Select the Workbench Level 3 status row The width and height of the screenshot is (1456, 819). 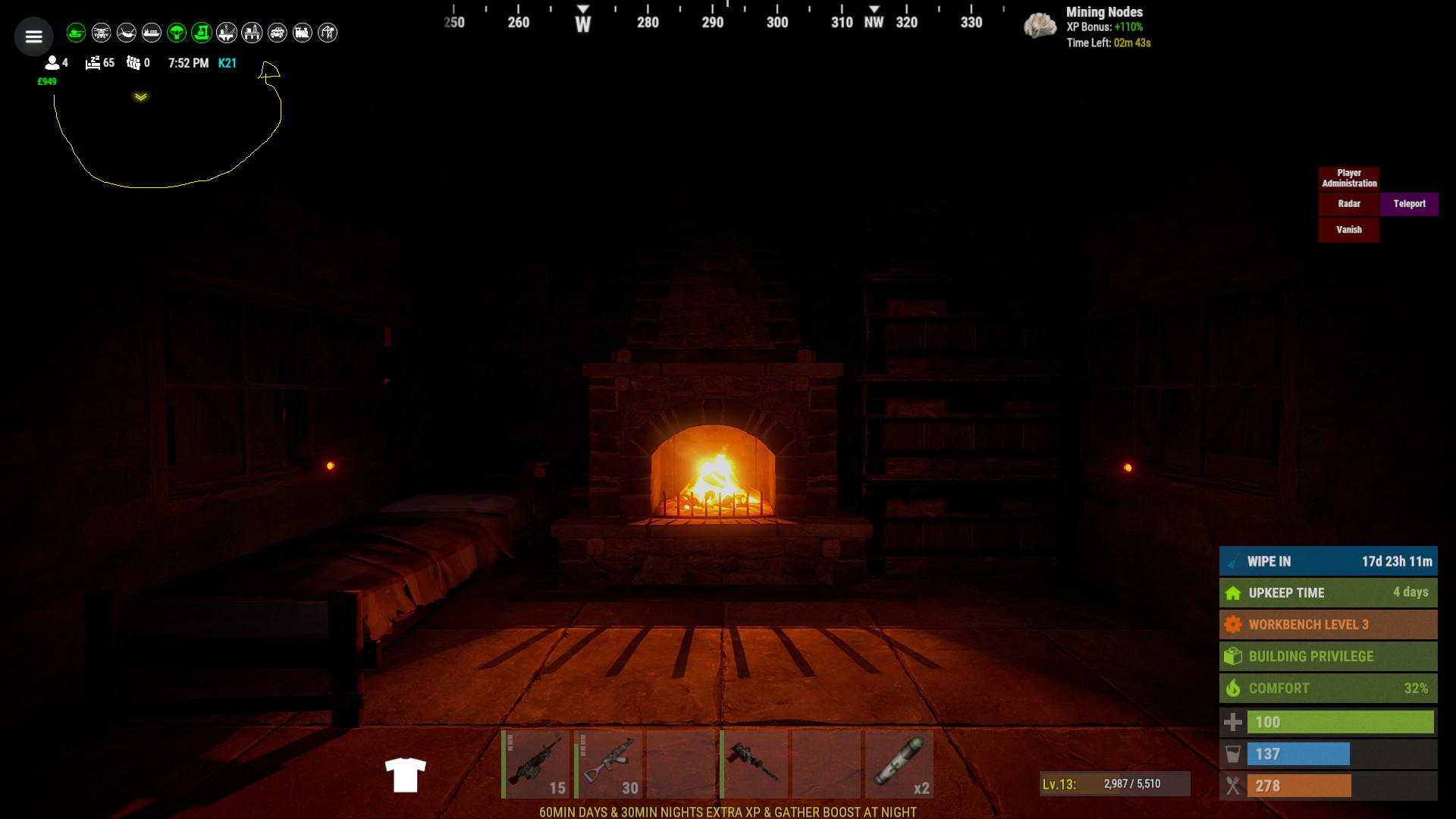(1328, 625)
